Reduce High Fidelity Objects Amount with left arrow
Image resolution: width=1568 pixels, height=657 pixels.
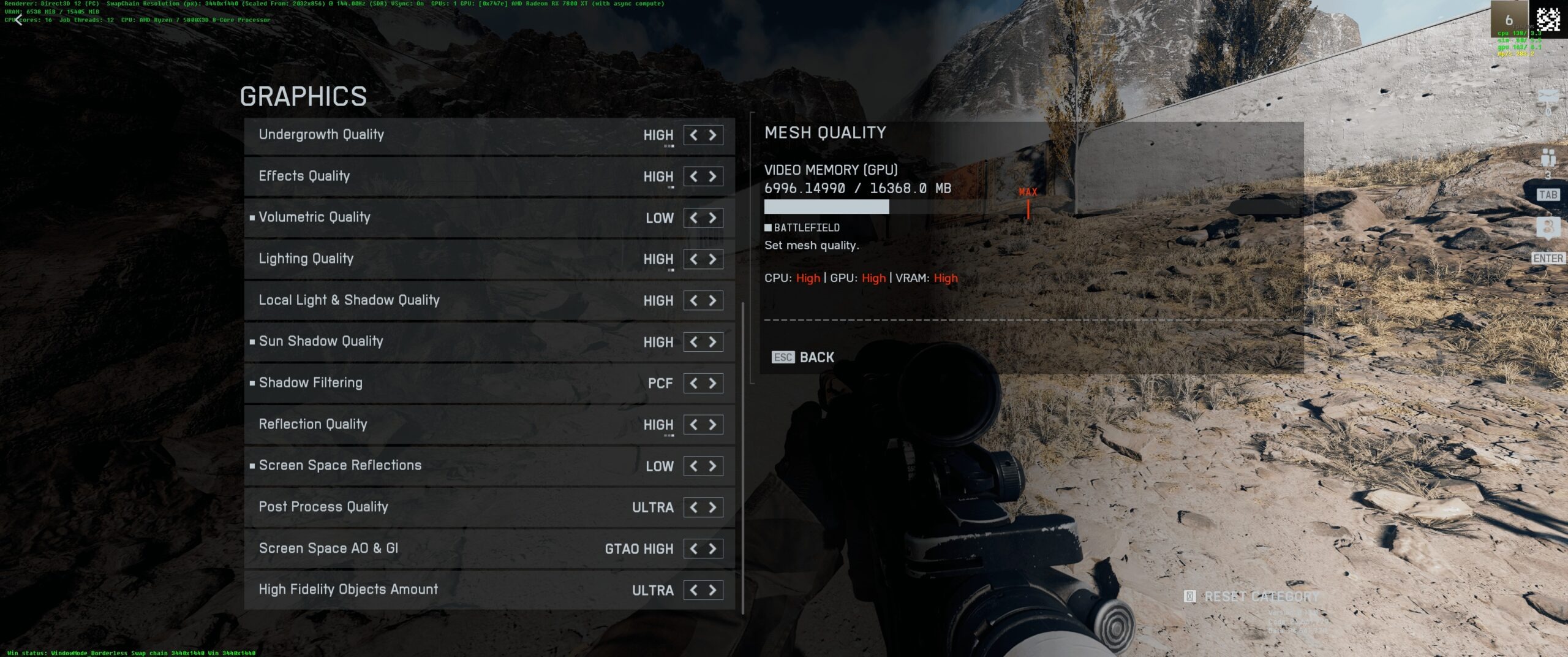coord(693,590)
